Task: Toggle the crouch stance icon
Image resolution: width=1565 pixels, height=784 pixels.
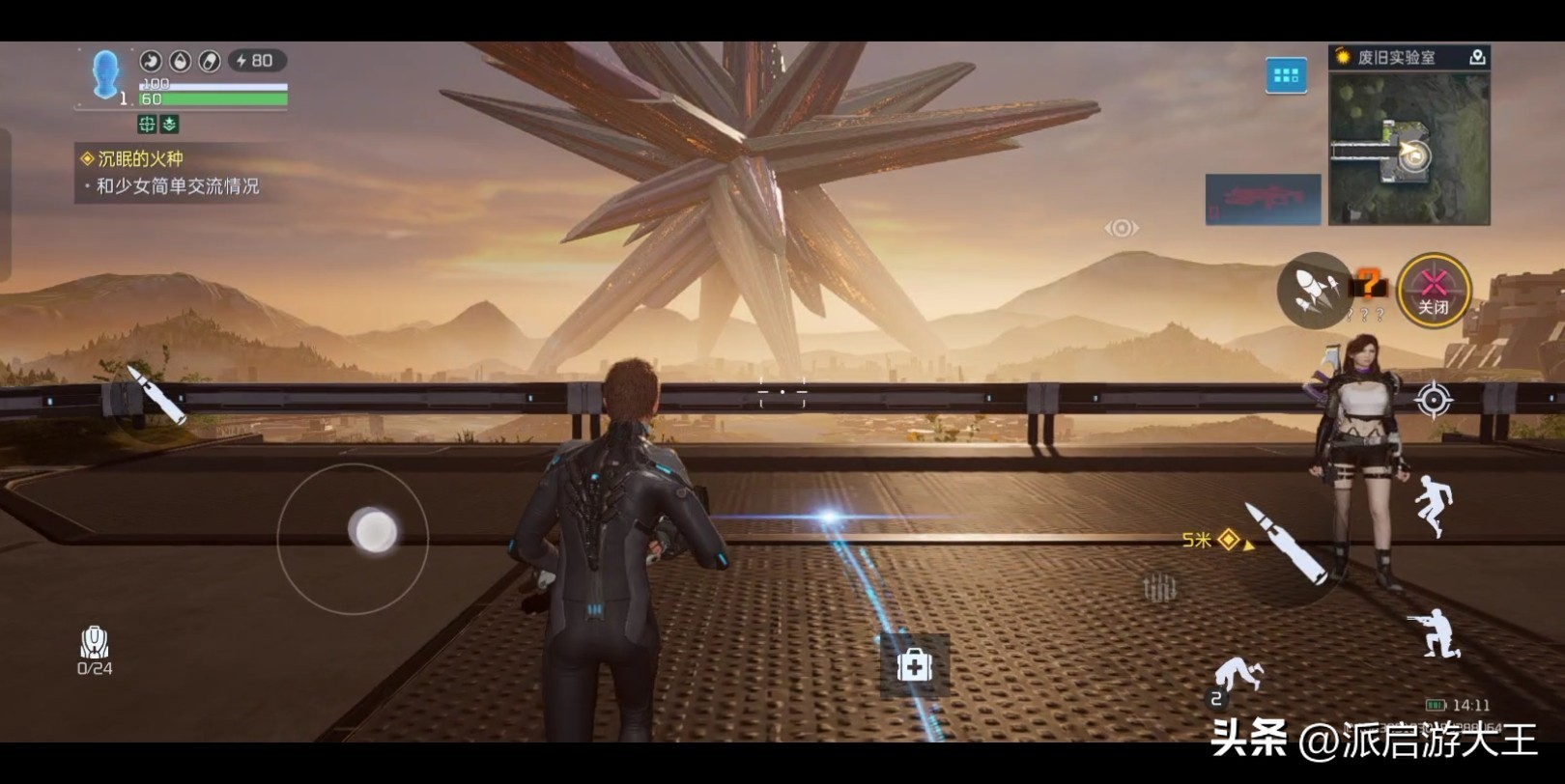Action: click(x=1437, y=633)
